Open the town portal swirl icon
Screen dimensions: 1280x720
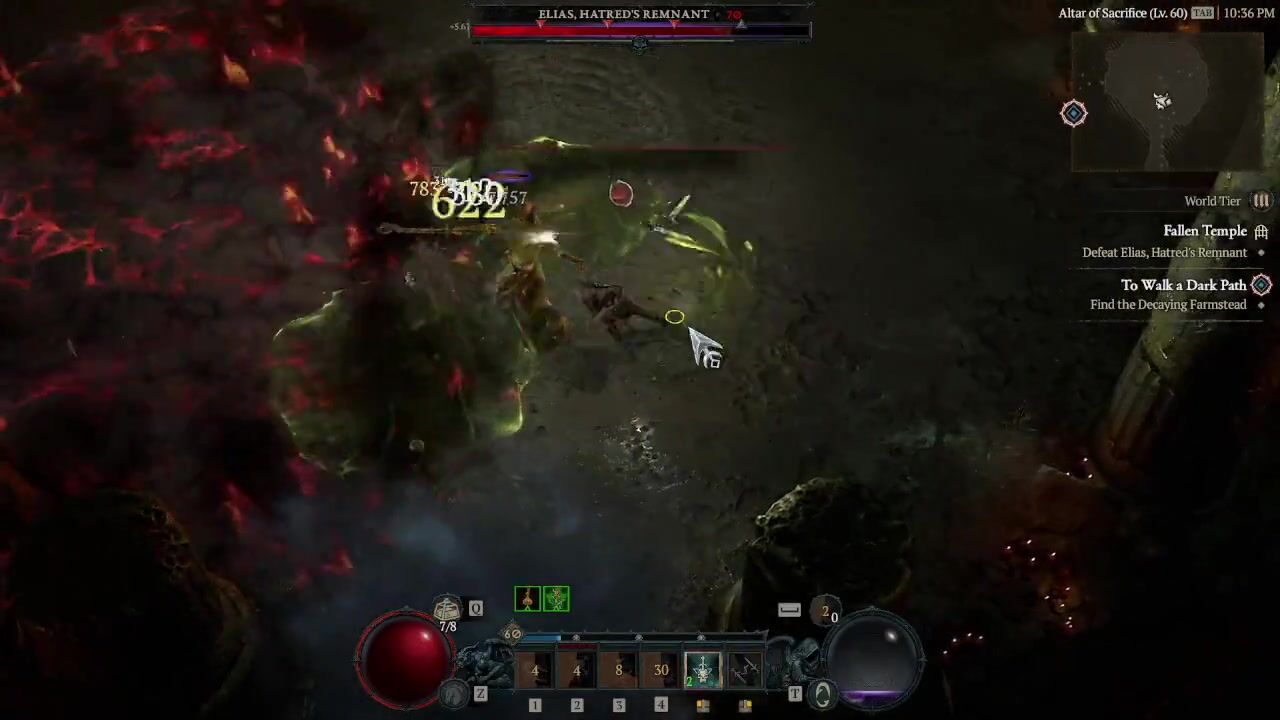point(822,693)
